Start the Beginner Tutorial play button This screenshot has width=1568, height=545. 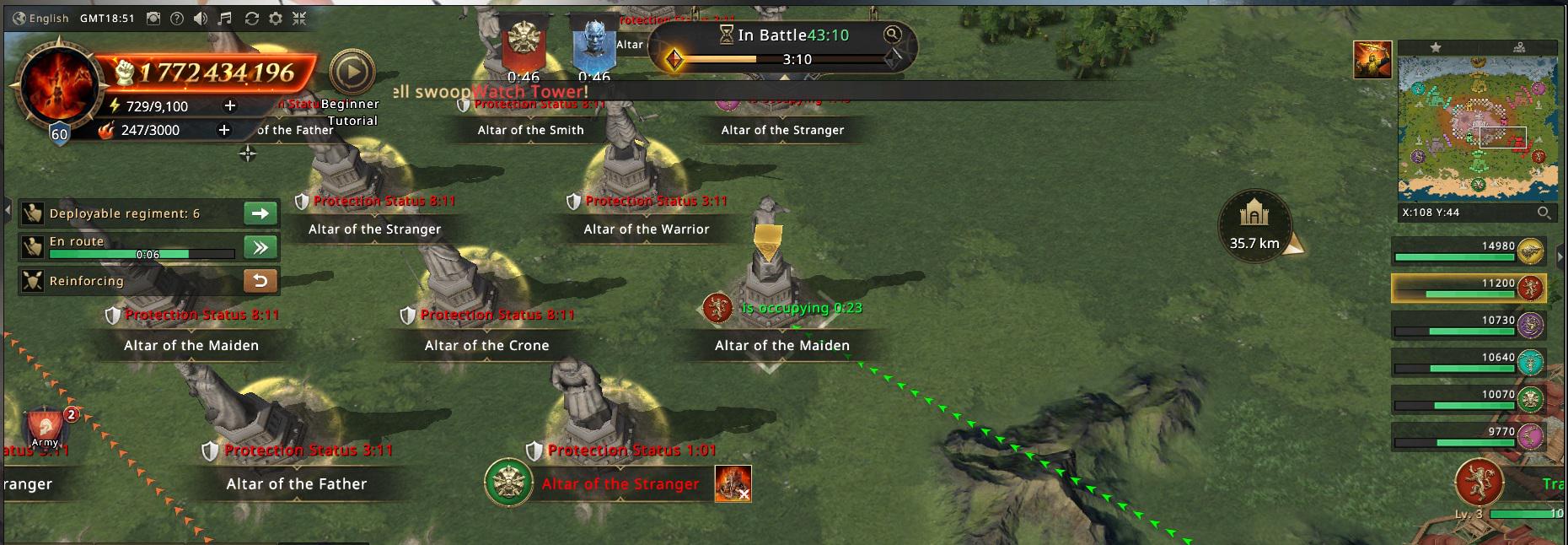pyautogui.click(x=352, y=73)
